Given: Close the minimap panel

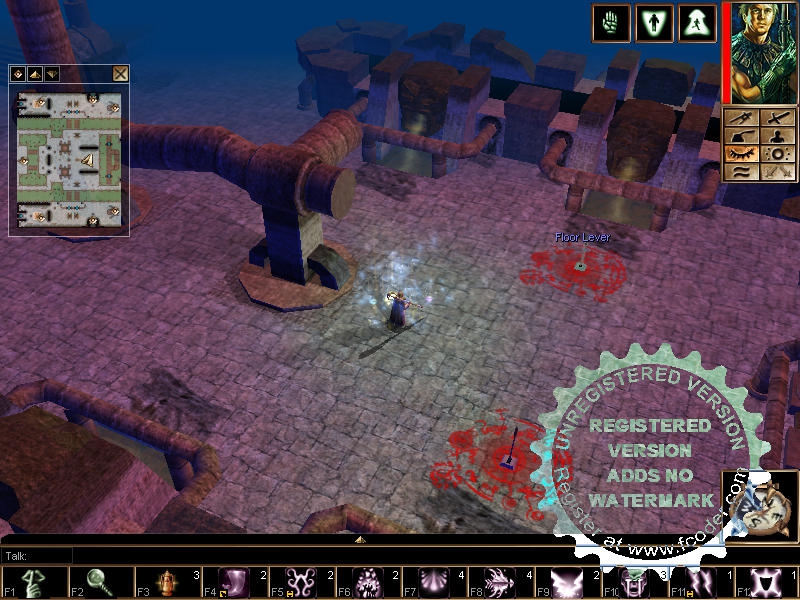Looking at the screenshot, I should click(120, 73).
